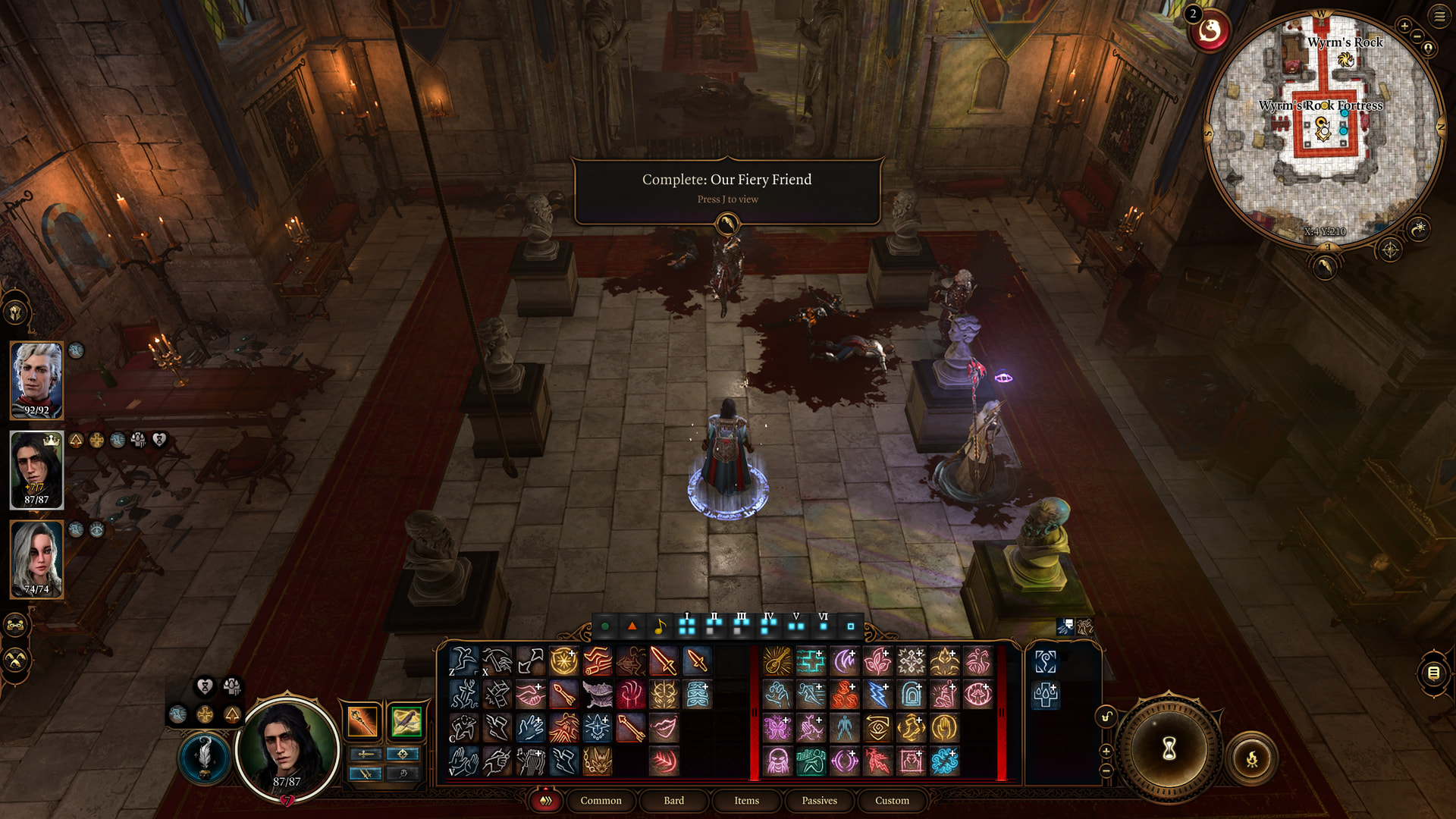Open the campfire rest button
Screen dimensions: 1456x819
click(x=1252, y=758)
